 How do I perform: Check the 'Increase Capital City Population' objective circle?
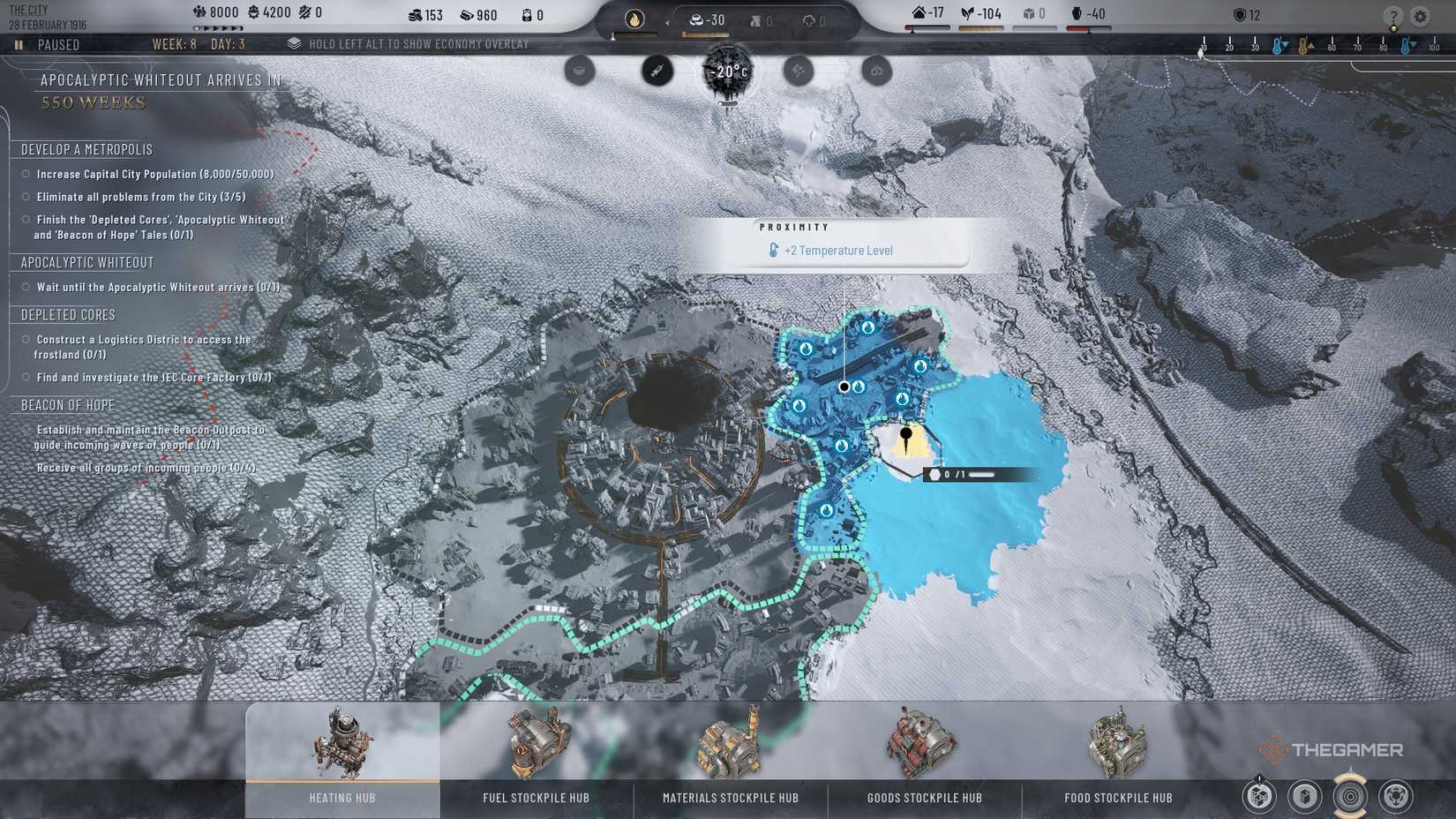pos(24,174)
